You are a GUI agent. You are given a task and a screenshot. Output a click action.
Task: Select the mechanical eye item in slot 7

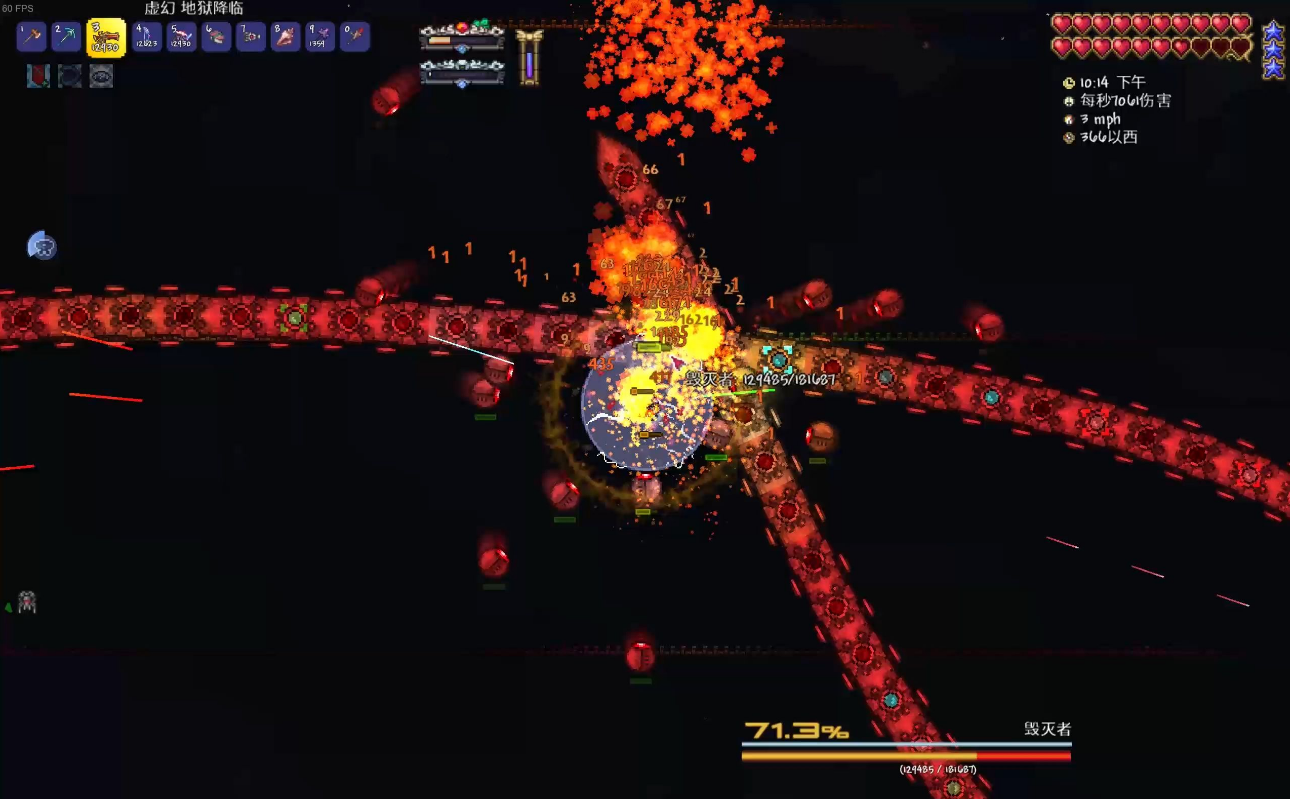pyautogui.click(x=251, y=37)
